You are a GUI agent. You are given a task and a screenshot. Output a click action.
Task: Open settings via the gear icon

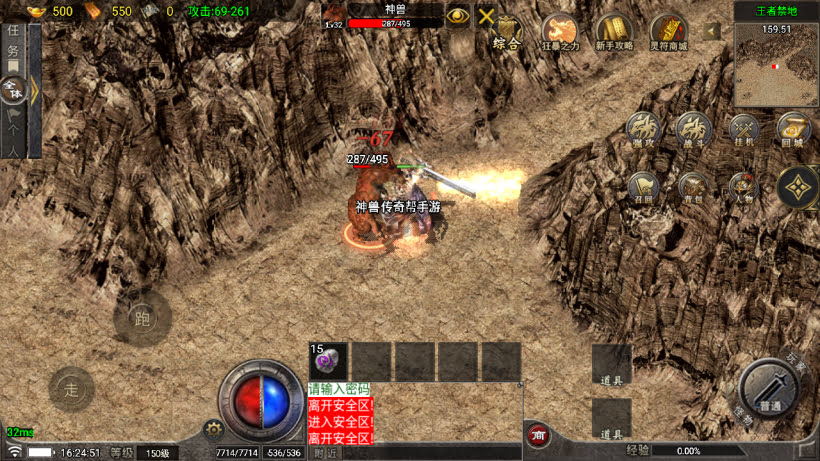point(212,430)
